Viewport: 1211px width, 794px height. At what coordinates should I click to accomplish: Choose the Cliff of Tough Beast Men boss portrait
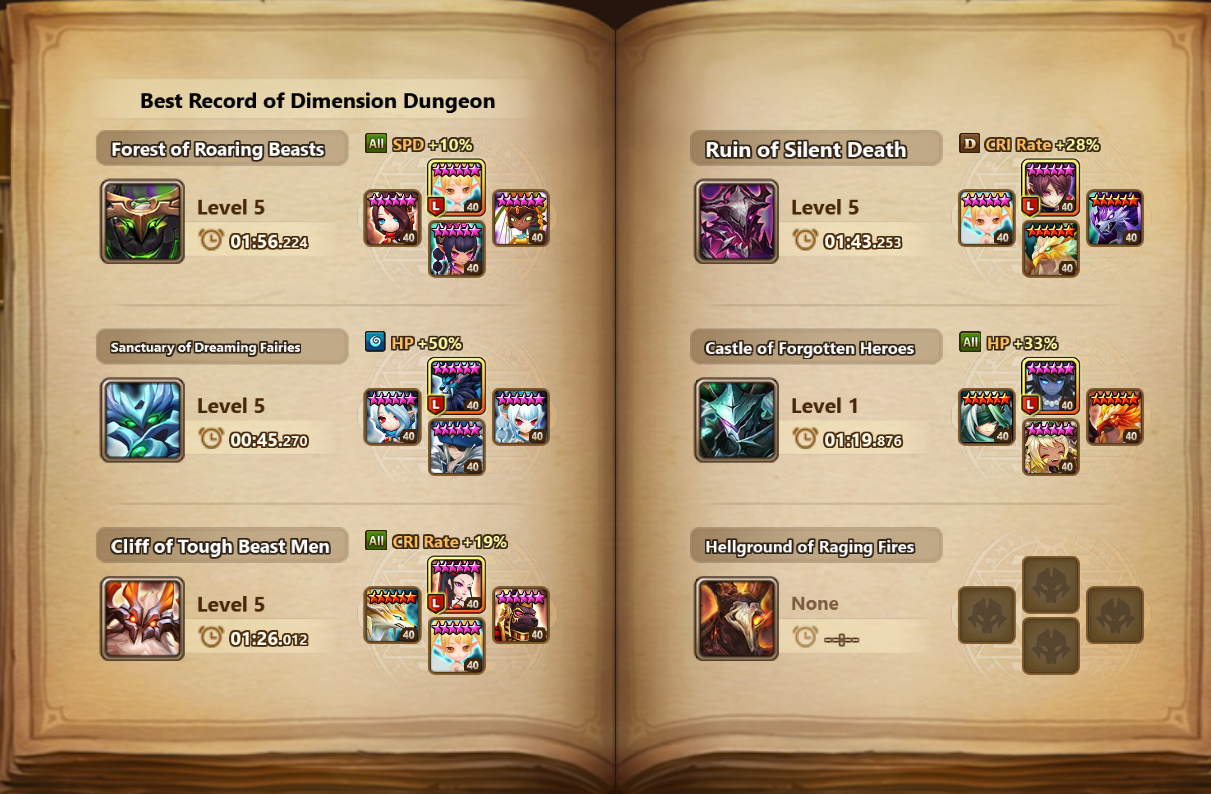point(142,619)
